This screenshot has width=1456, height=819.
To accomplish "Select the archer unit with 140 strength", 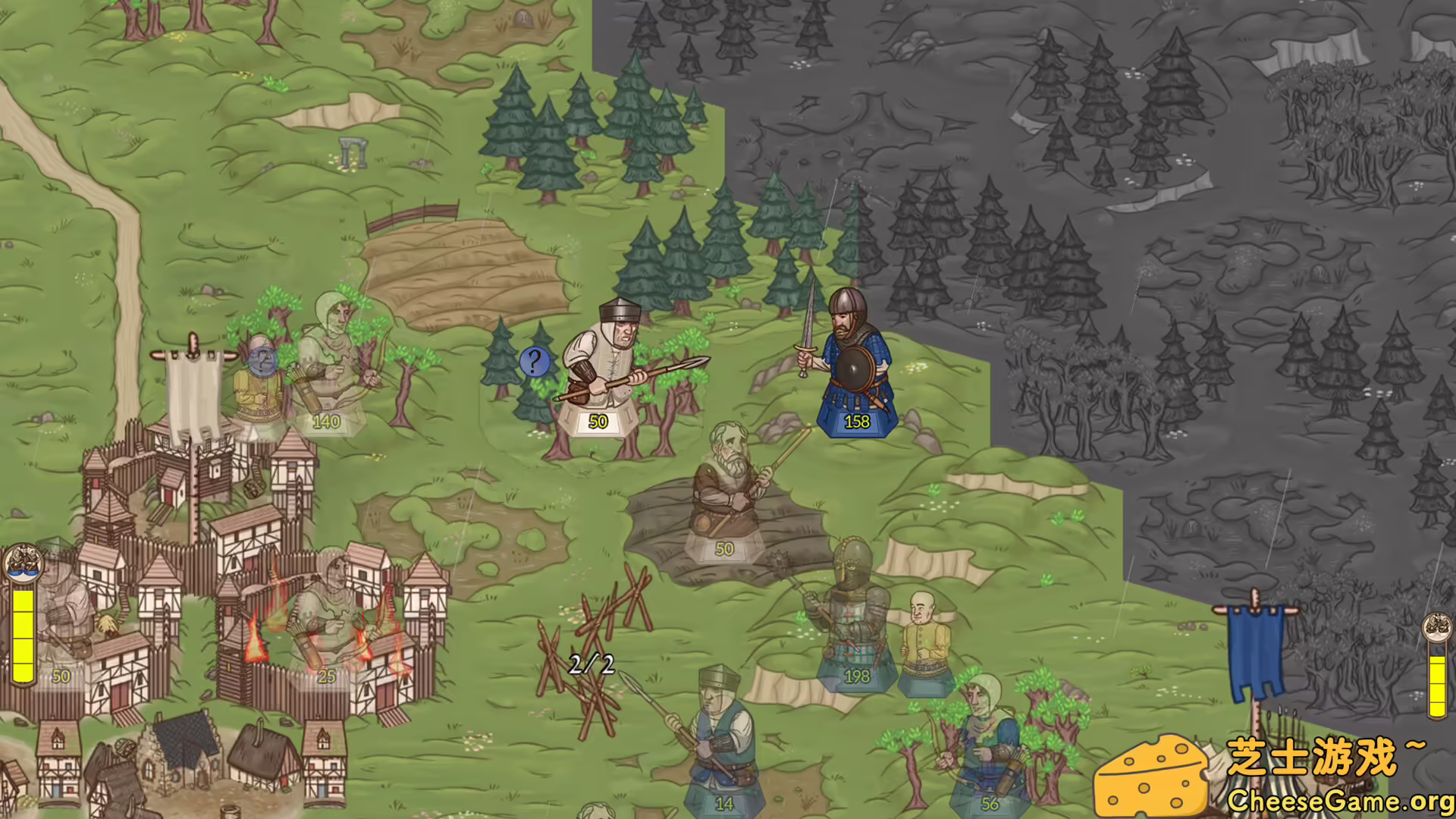I will click(x=334, y=356).
